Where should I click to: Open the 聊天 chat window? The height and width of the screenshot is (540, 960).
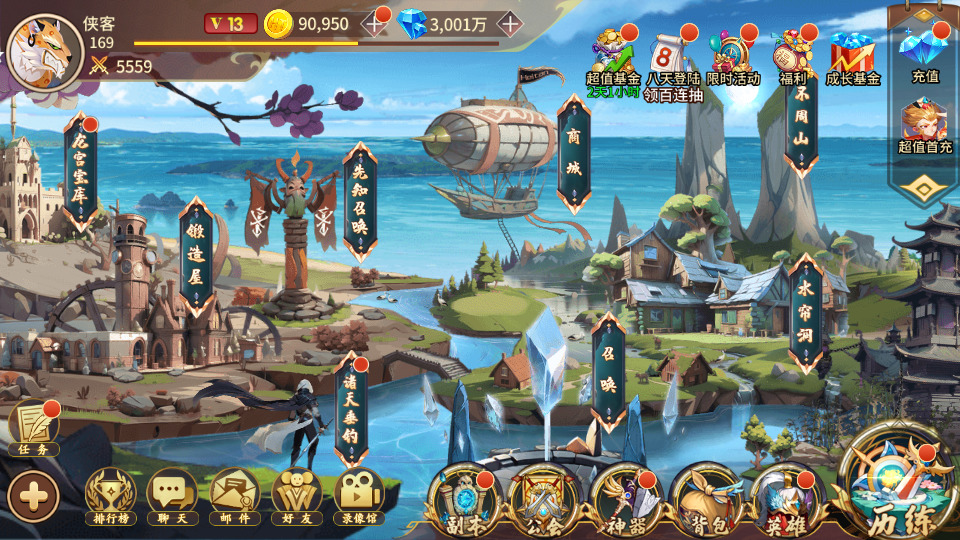coord(172,496)
